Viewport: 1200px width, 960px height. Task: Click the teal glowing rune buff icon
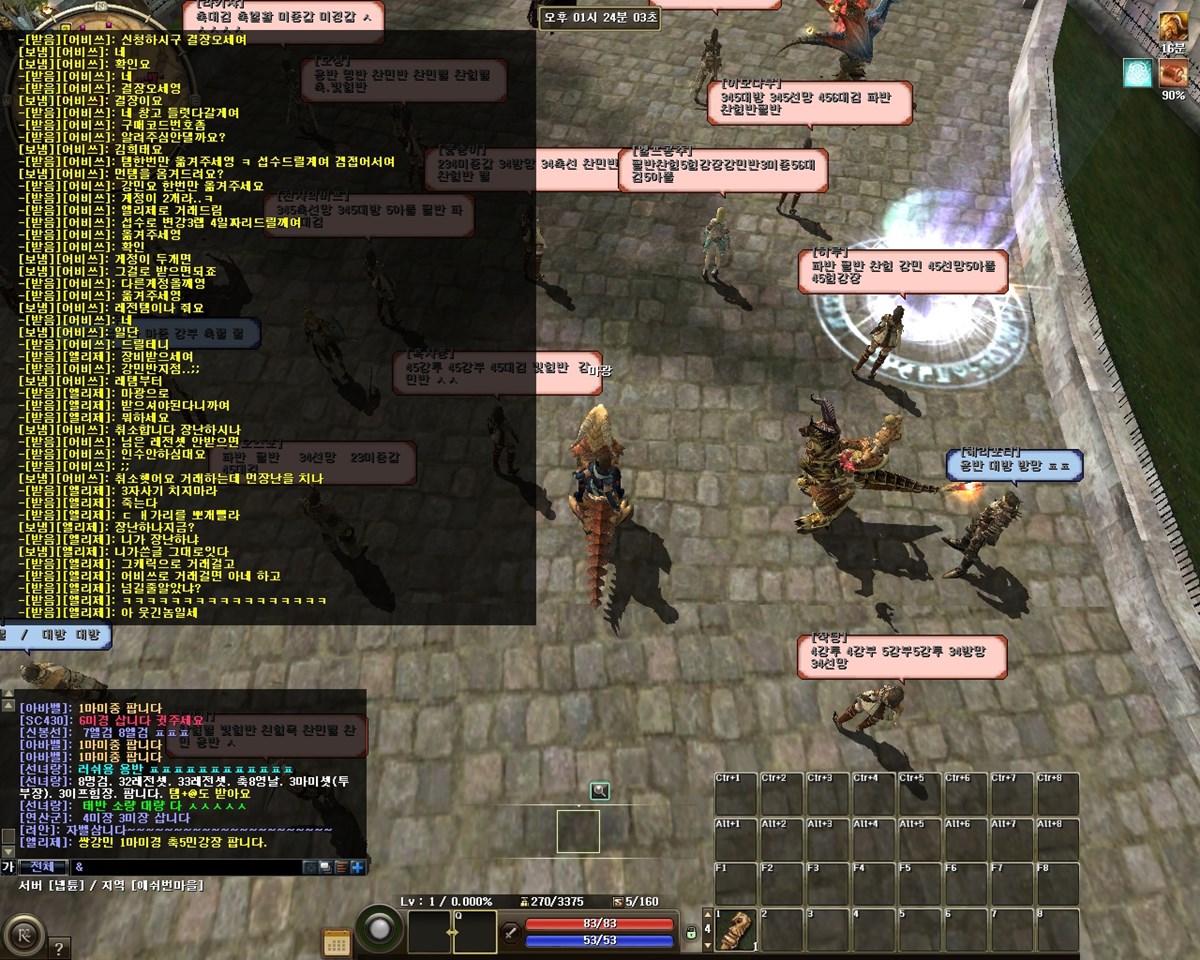coord(1137,73)
